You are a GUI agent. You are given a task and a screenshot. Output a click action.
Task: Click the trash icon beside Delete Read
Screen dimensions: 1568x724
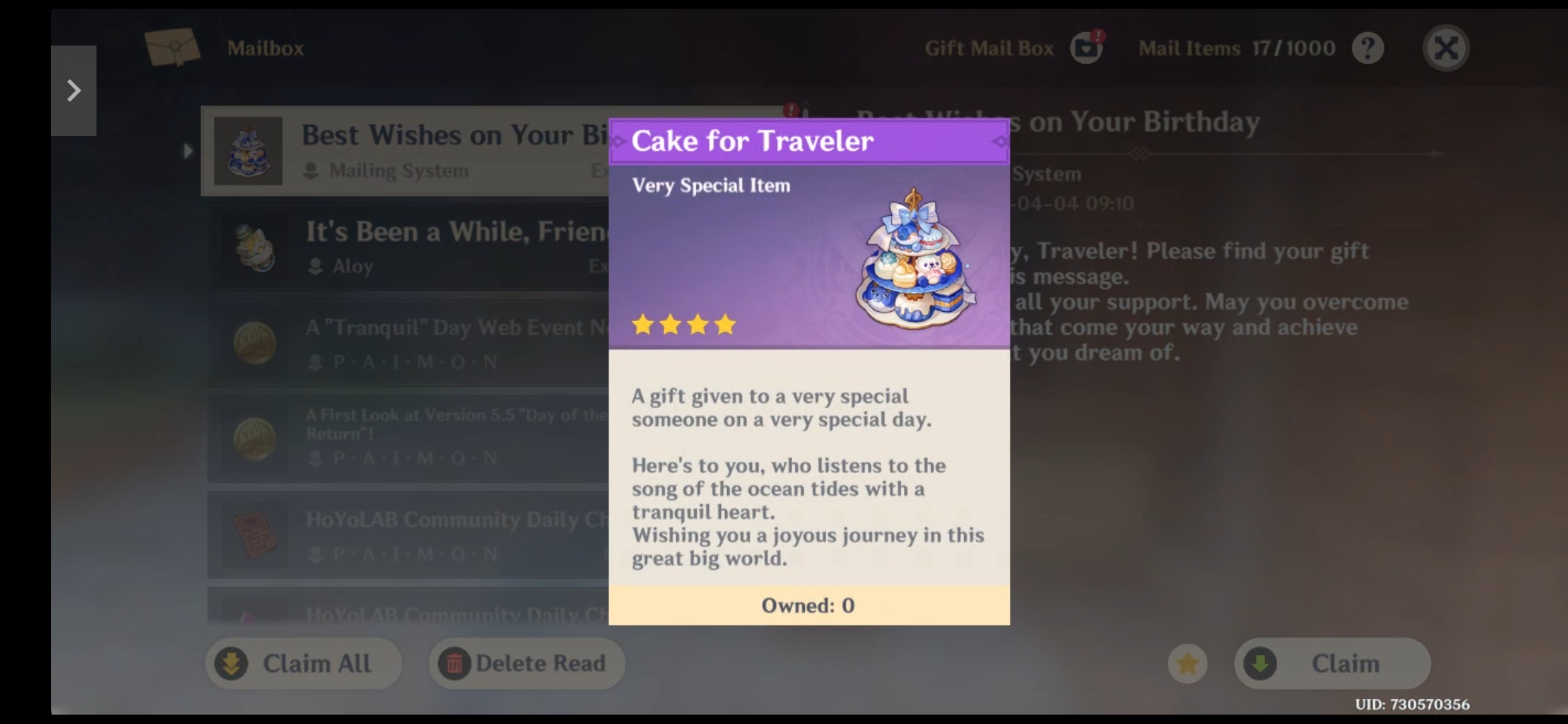click(x=455, y=663)
